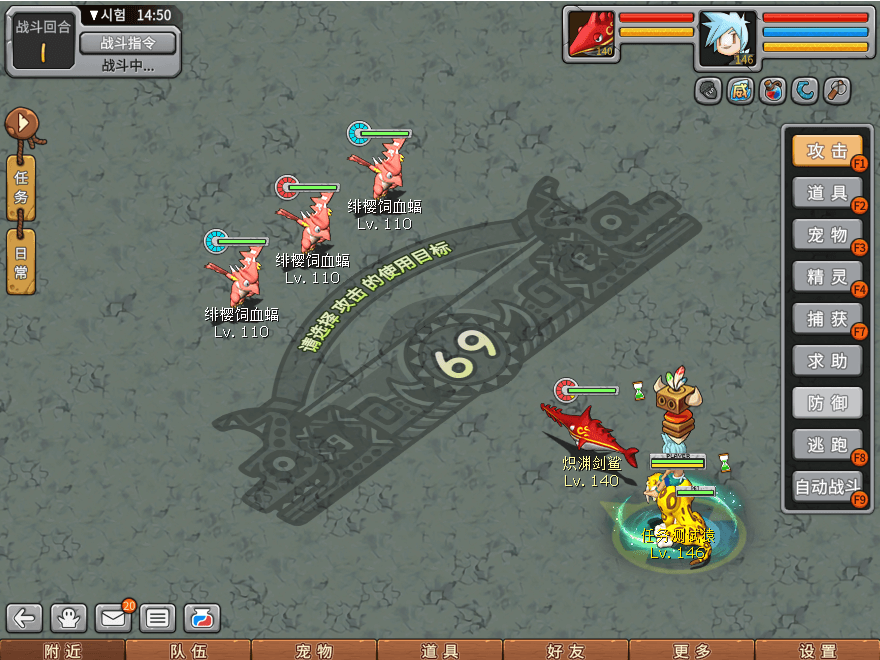Choose the 捕获 capture command
The image size is (880, 660).
(827, 319)
